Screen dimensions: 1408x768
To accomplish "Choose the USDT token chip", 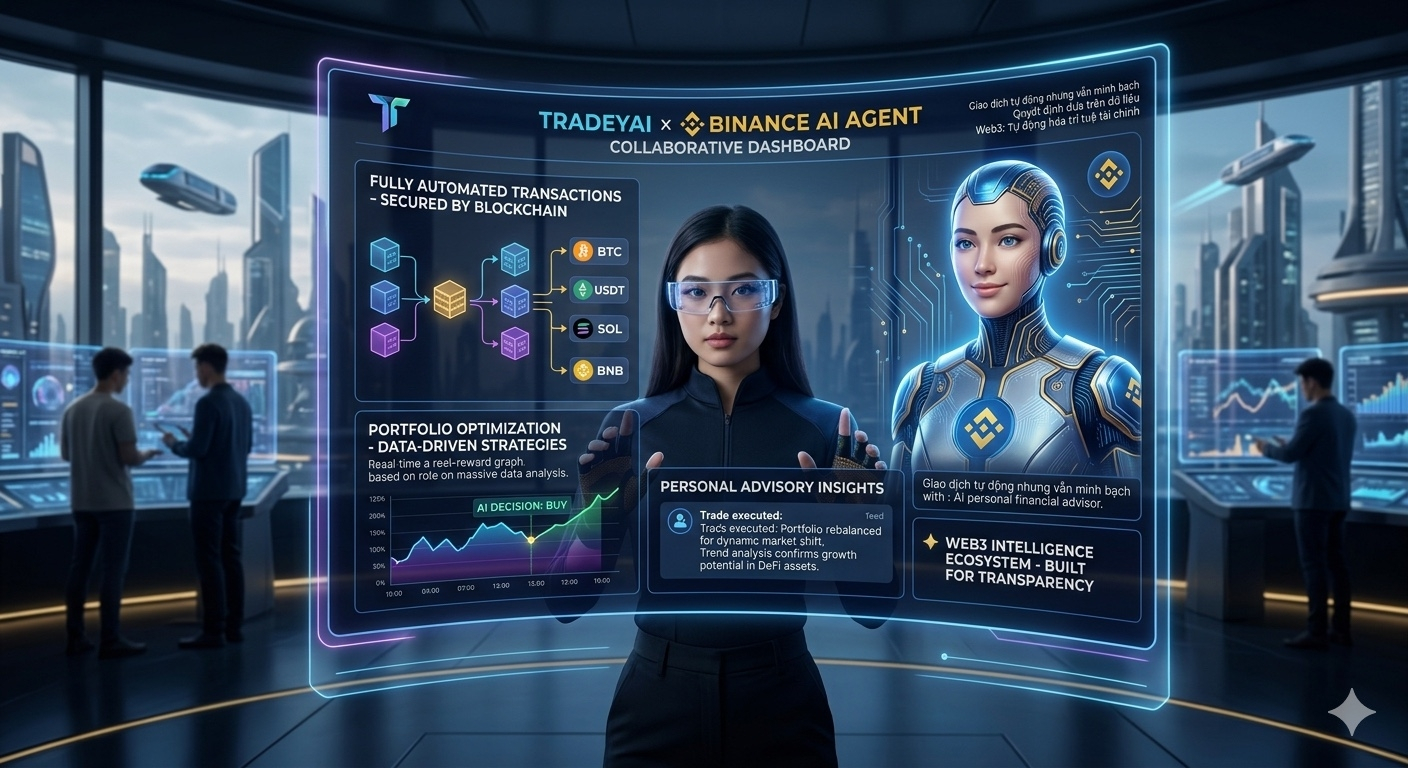I will pos(599,290).
